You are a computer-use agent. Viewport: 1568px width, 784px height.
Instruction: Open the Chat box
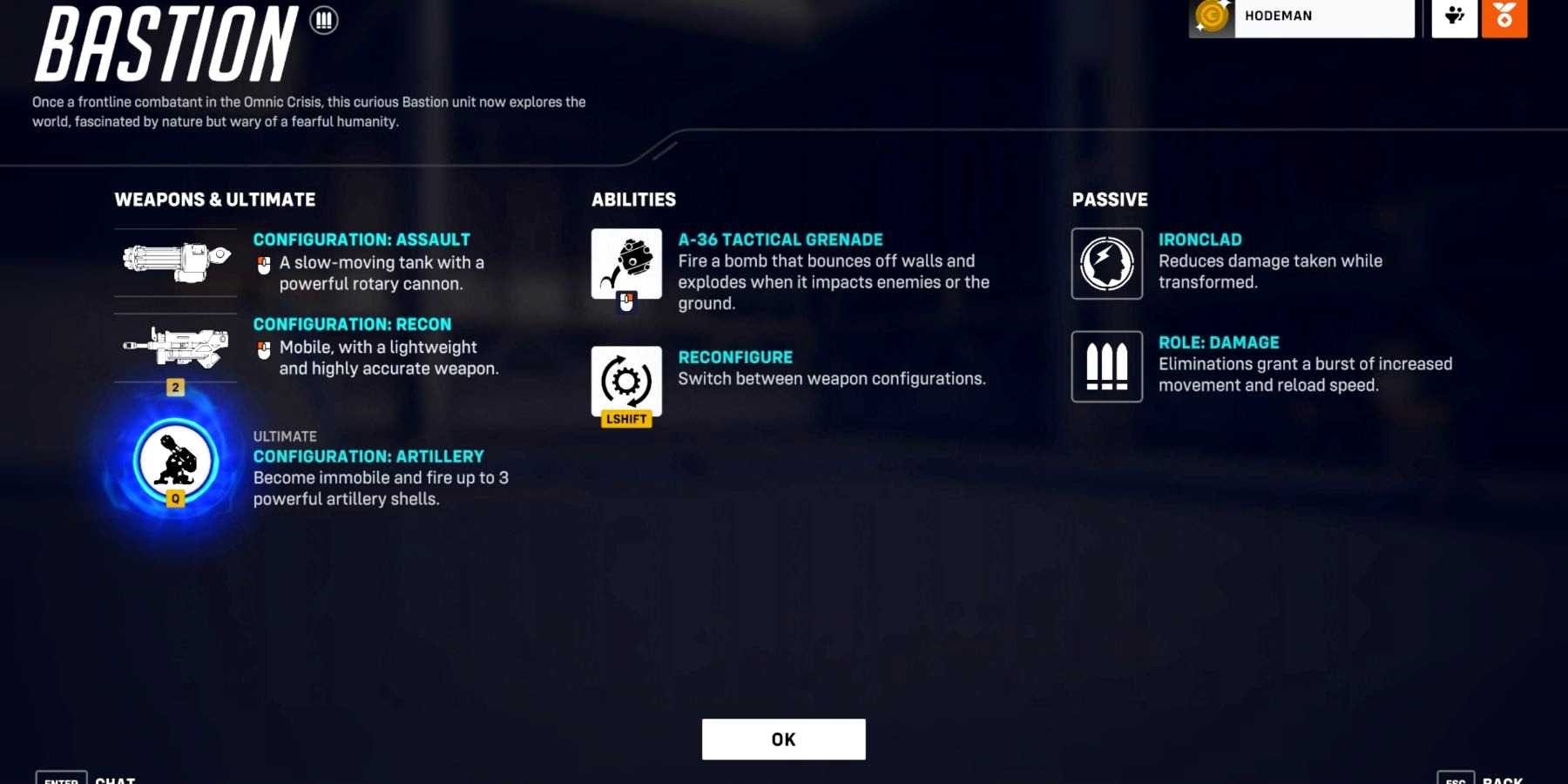(87, 778)
